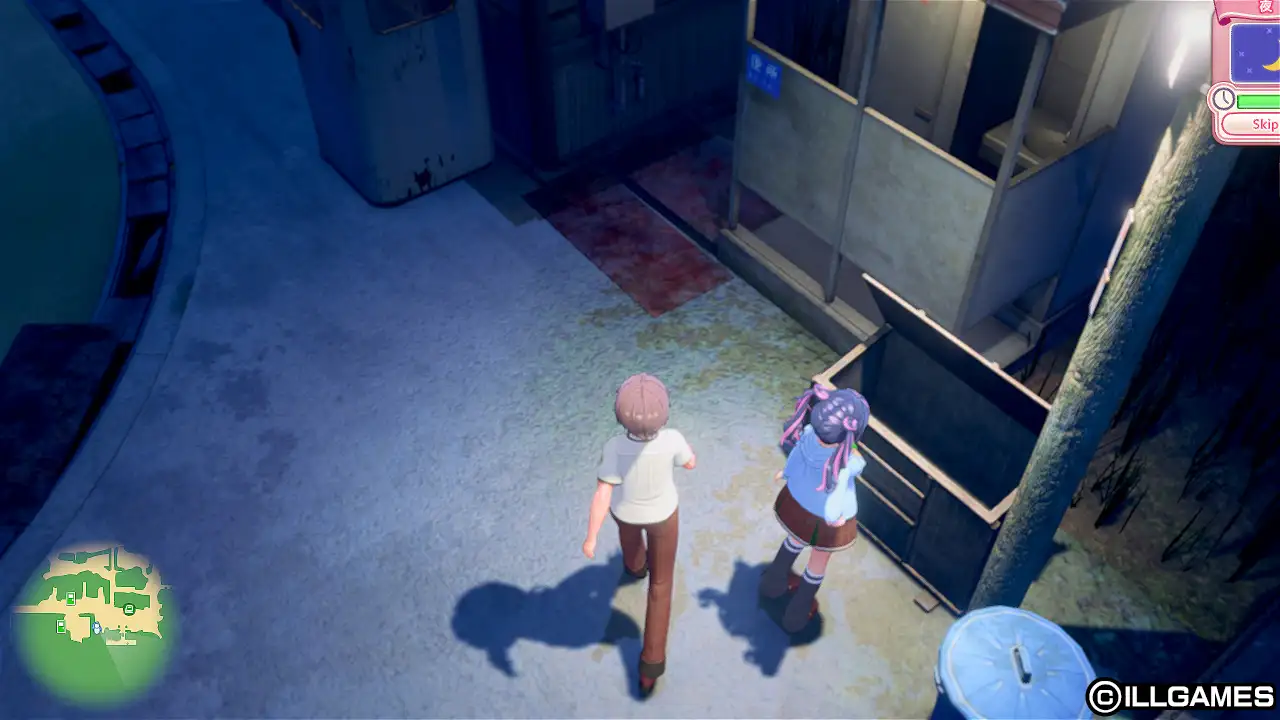The width and height of the screenshot is (1280, 720).
Task: Click the circled dark-green marker on the minimap
Action: pyautogui.click(x=129, y=609)
